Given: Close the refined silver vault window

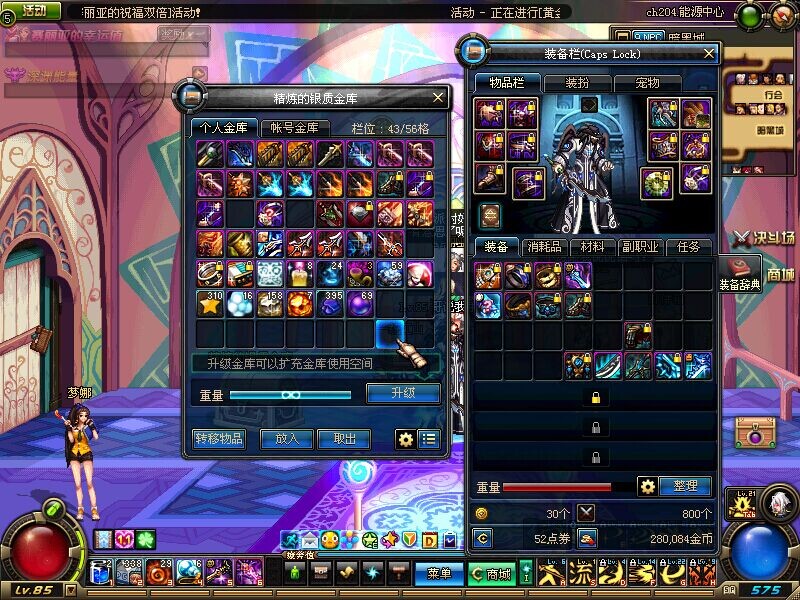Looking at the screenshot, I should tap(438, 98).
